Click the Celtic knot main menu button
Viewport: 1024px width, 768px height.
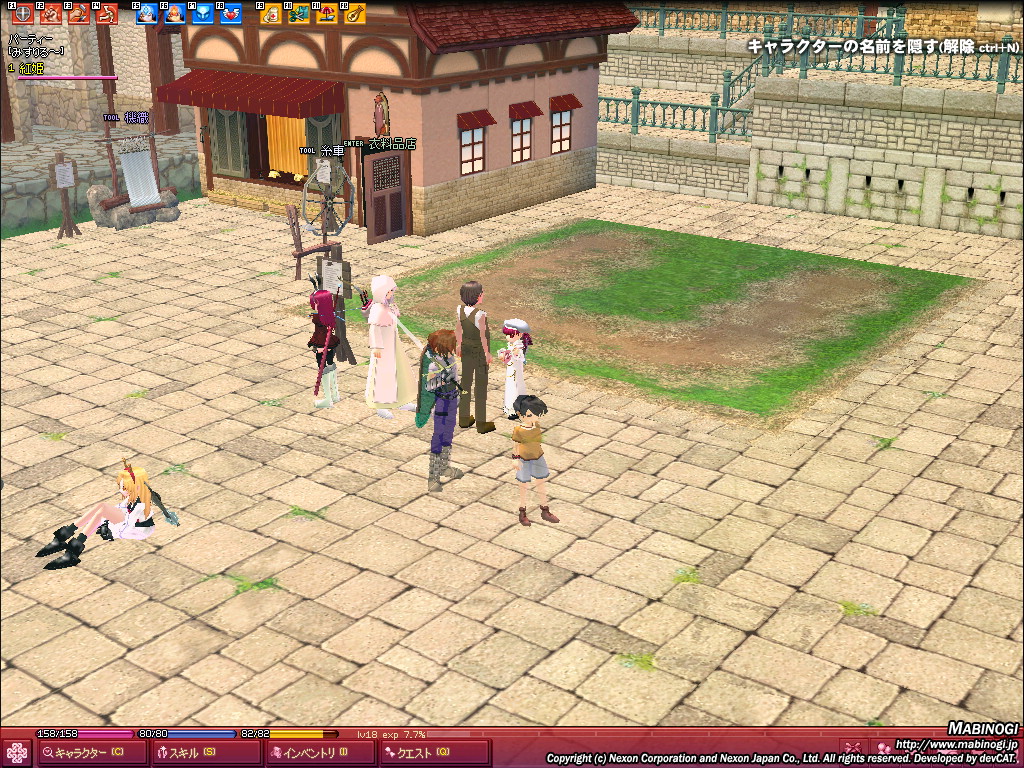pos(16,753)
